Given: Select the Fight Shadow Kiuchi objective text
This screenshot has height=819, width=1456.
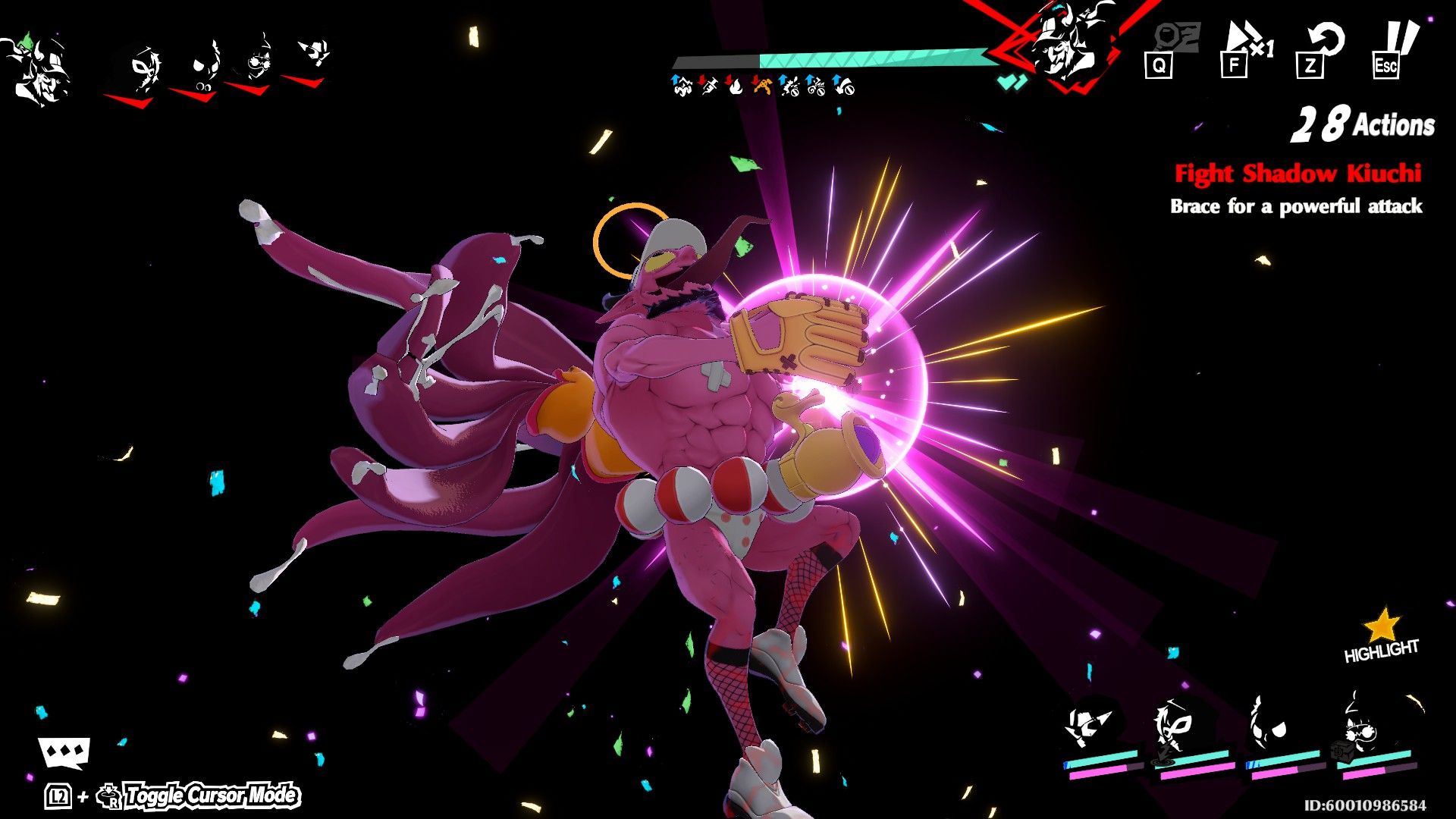Looking at the screenshot, I should (x=1299, y=173).
